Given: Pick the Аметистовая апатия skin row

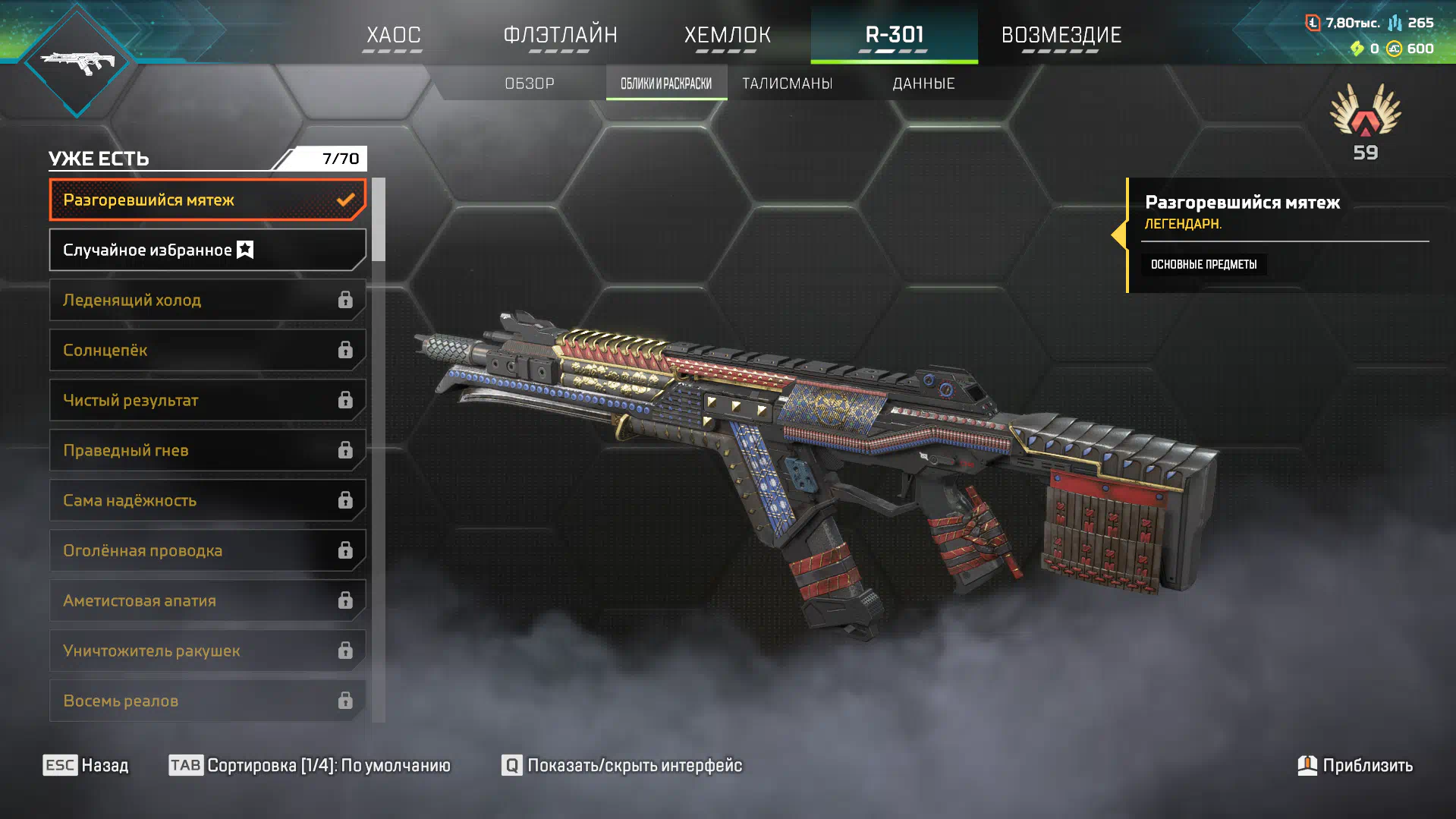Looking at the screenshot, I should tap(207, 601).
